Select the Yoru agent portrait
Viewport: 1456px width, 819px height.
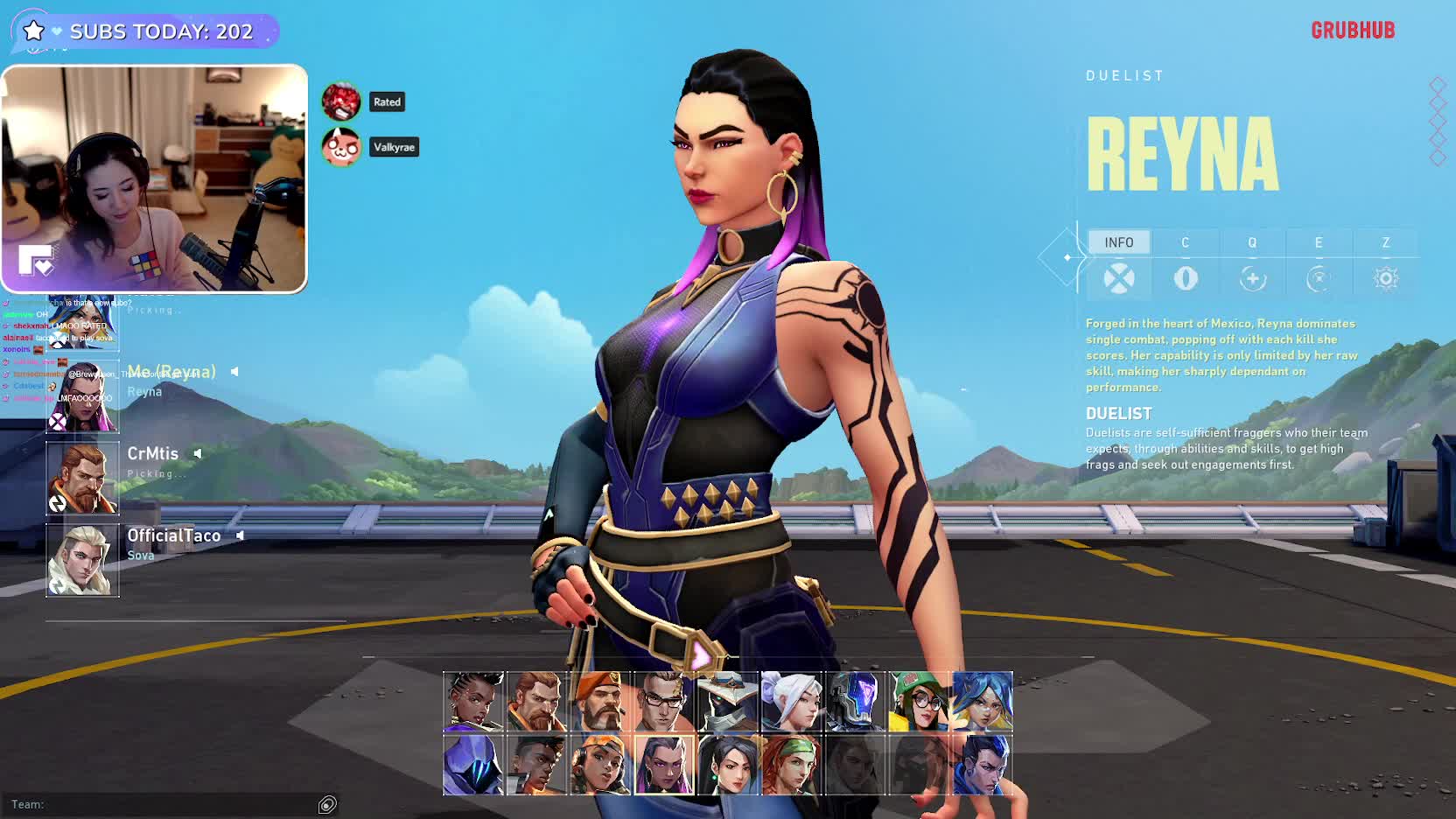[x=982, y=765]
